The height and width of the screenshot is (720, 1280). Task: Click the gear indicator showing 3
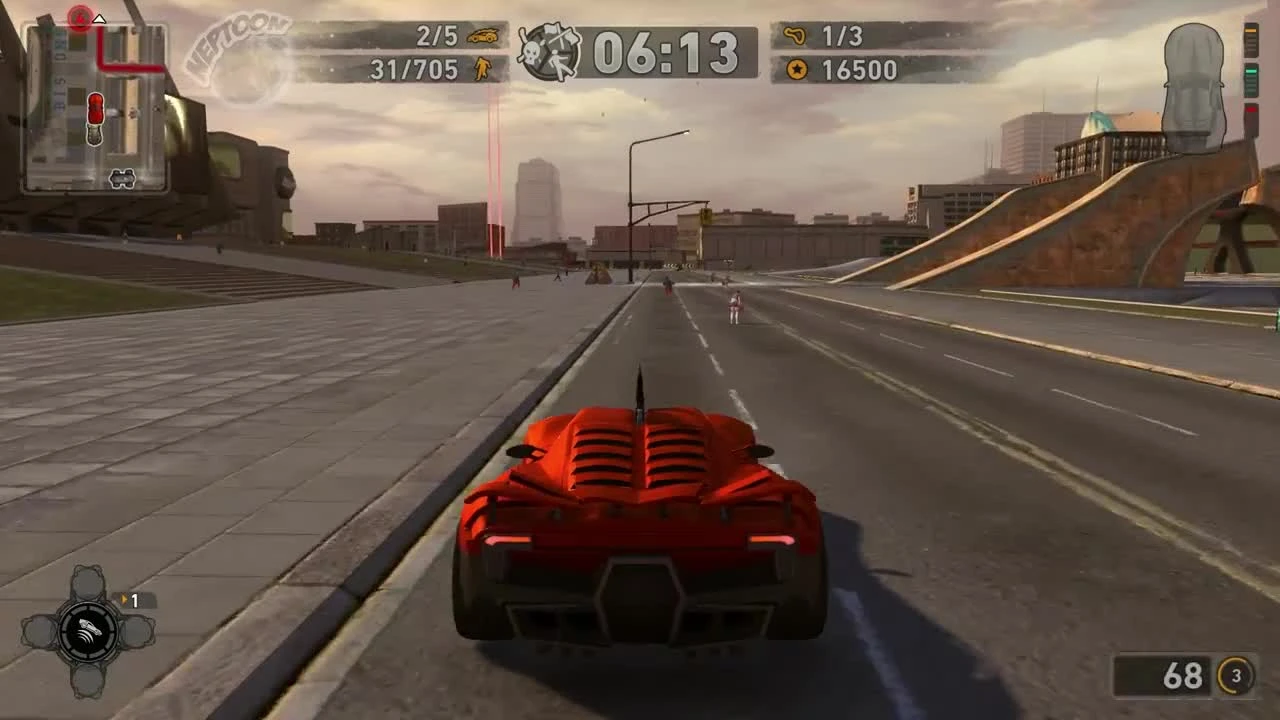[x=1234, y=677]
